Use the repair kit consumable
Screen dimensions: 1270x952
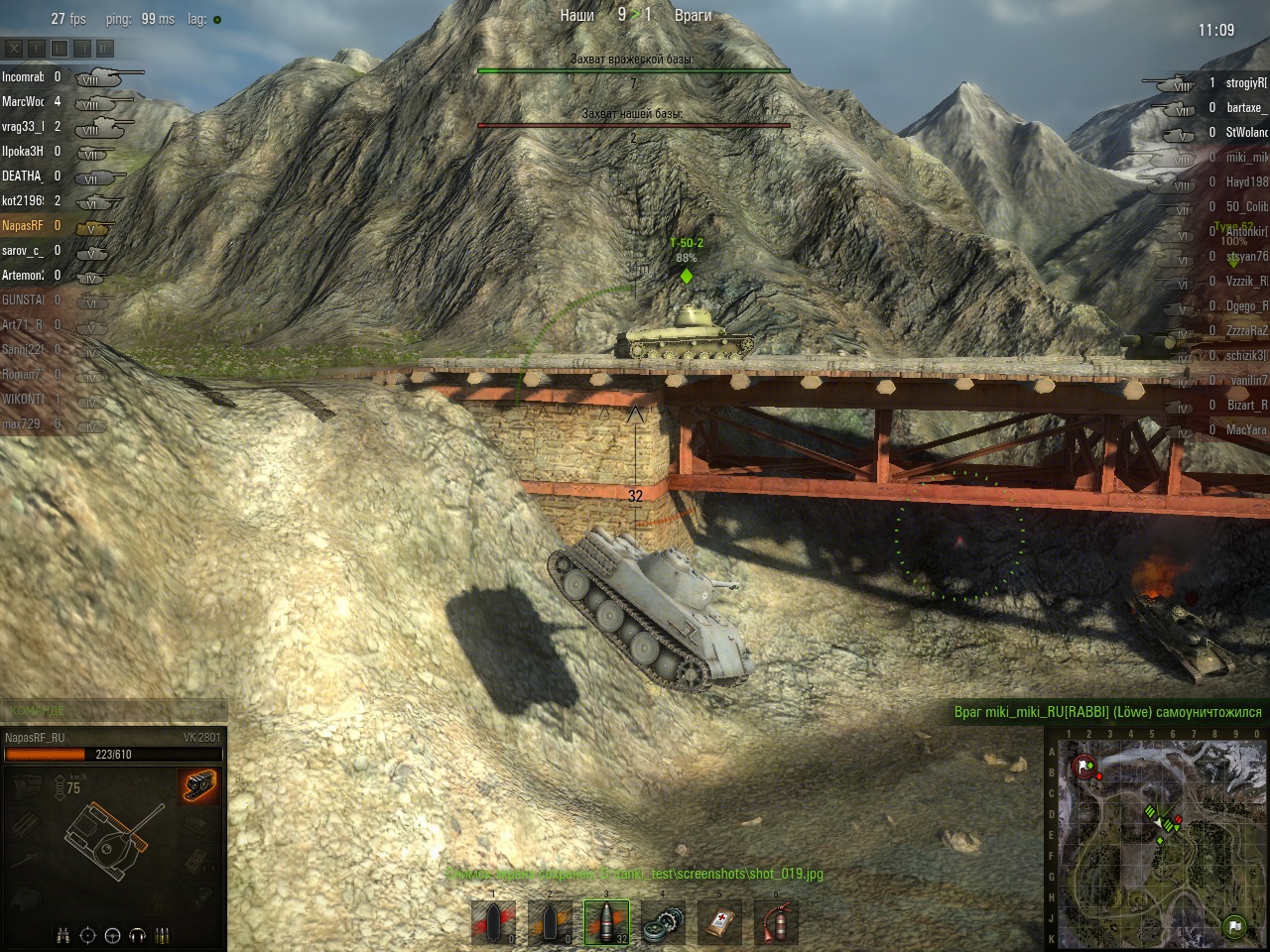coord(664,923)
